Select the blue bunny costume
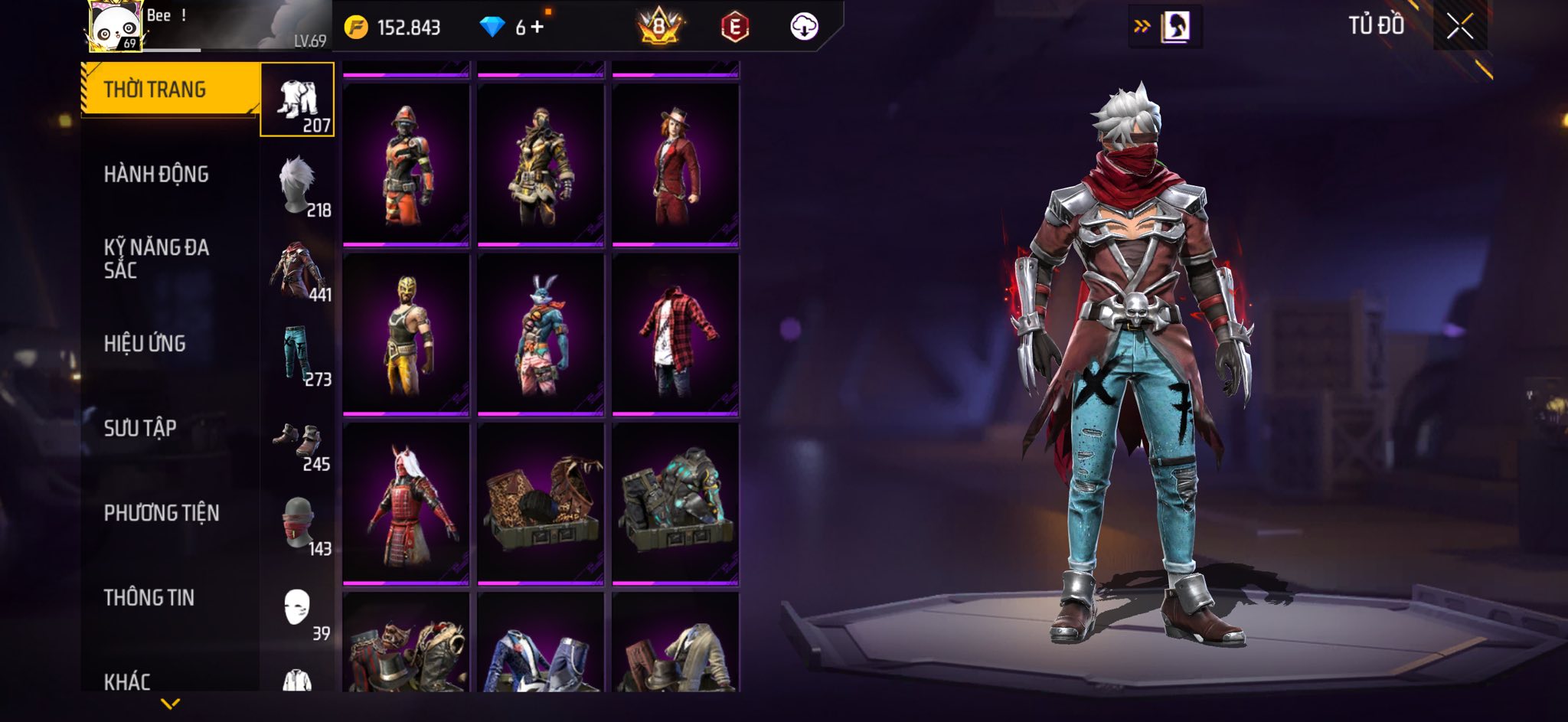Image resolution: width=1568 pixels, height=722 pixels. pos(541,335)
